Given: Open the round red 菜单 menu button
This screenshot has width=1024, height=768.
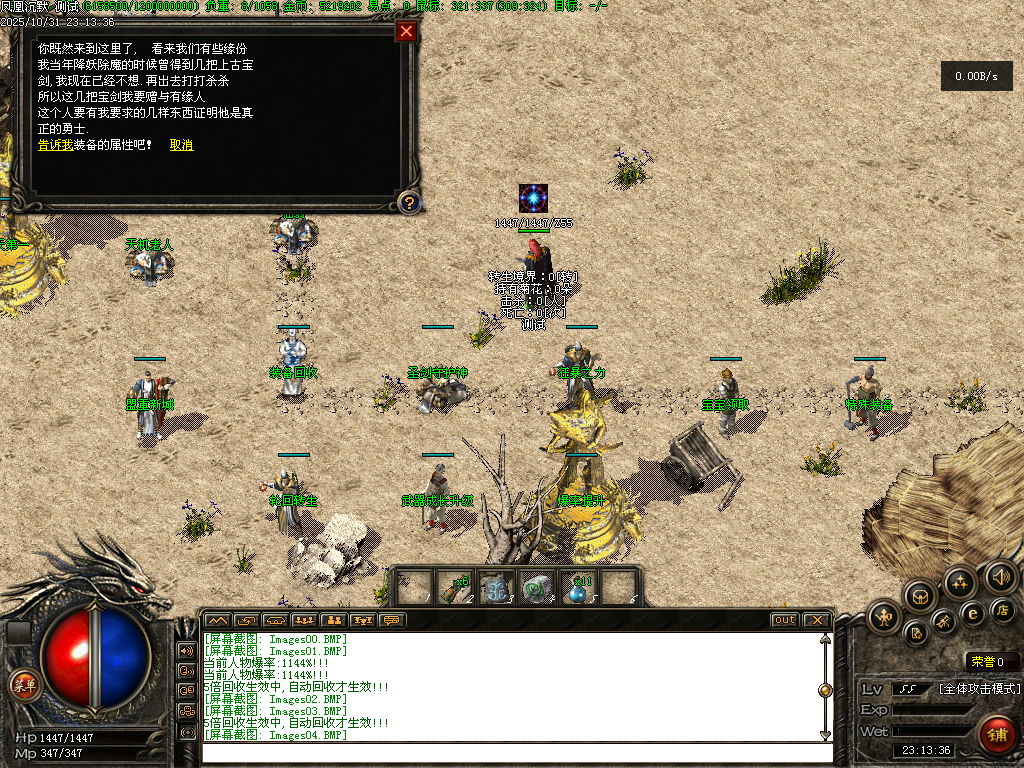Looking at the screenshot, I should (x=23, y=685).
